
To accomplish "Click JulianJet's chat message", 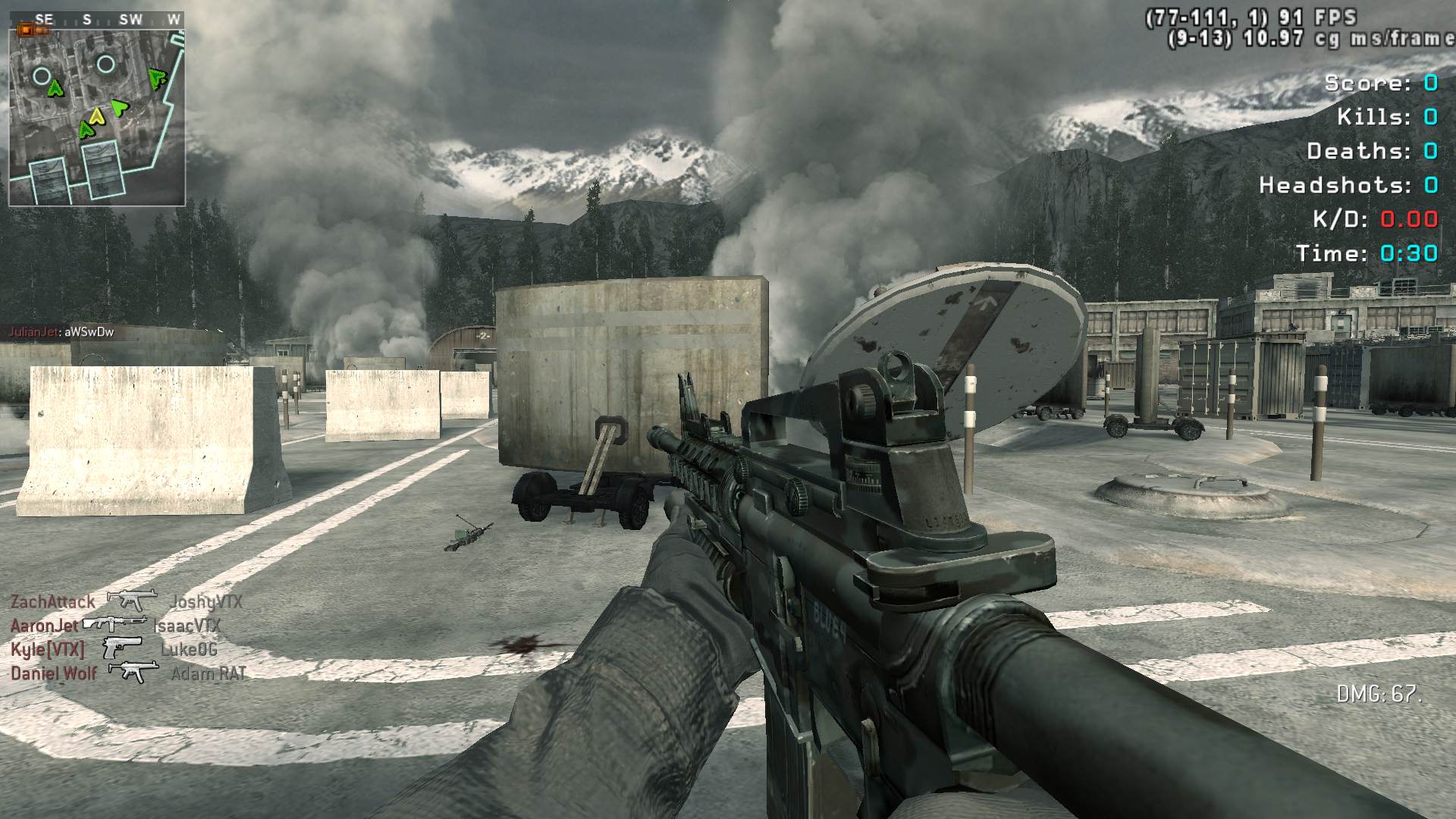I will point(61,332).
